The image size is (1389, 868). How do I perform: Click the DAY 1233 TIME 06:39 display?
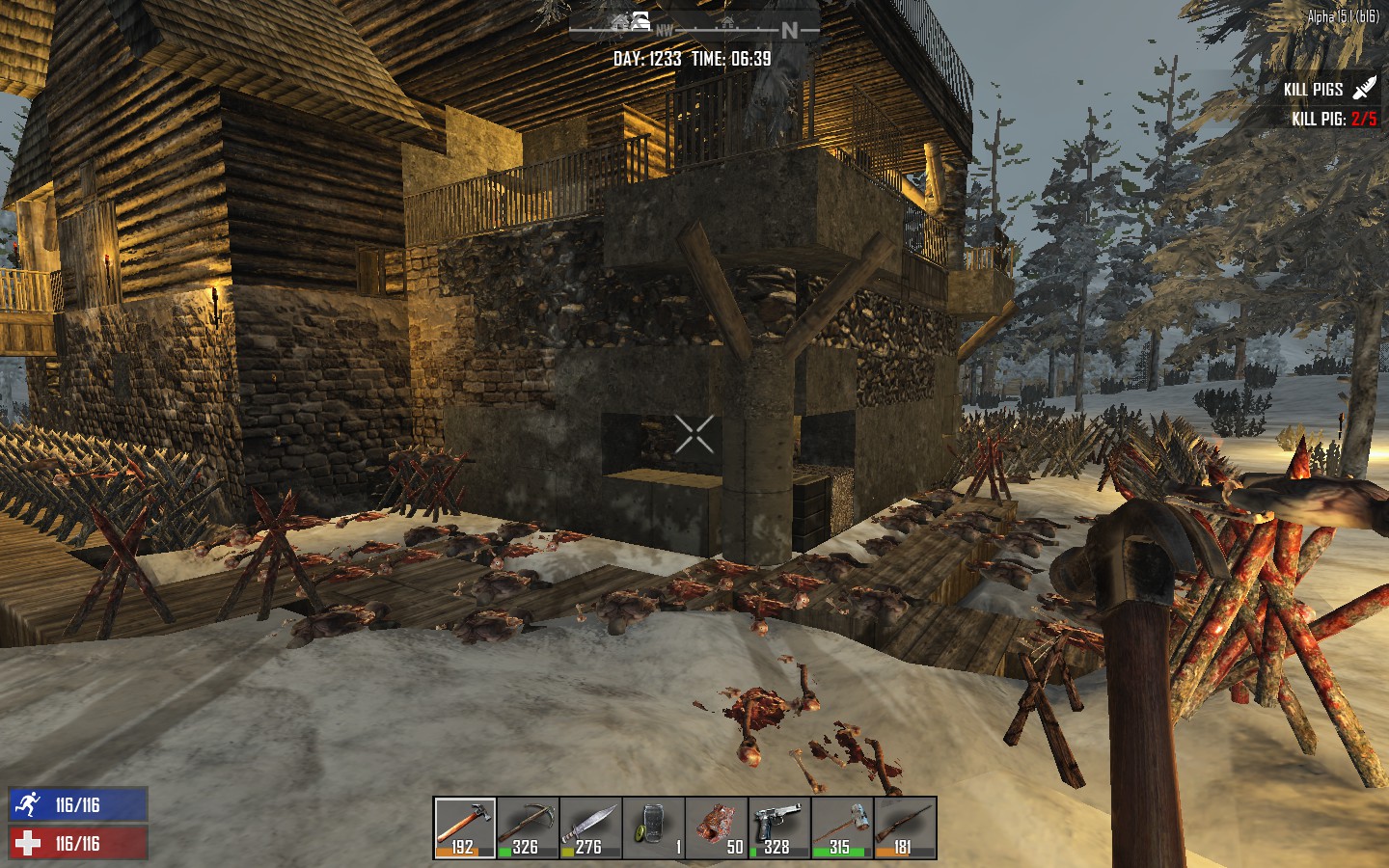693,58
